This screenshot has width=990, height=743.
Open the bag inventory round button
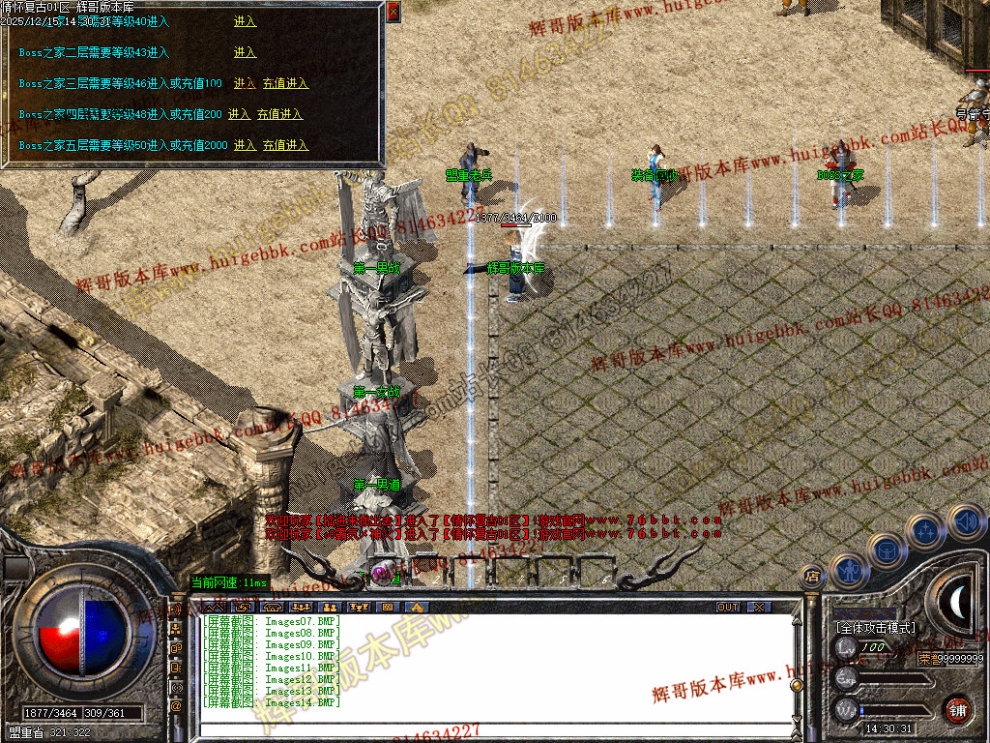click(887, 548)
